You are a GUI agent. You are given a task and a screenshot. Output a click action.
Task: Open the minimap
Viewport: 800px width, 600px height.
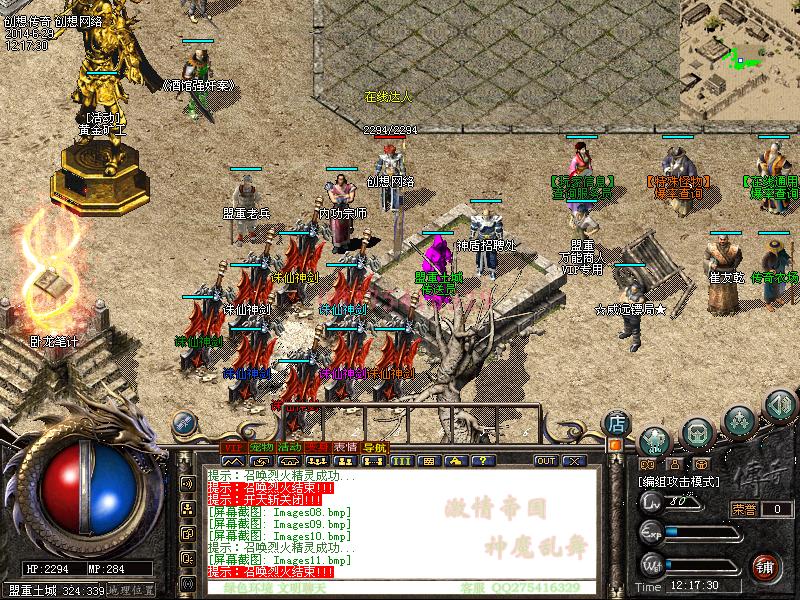740,46
